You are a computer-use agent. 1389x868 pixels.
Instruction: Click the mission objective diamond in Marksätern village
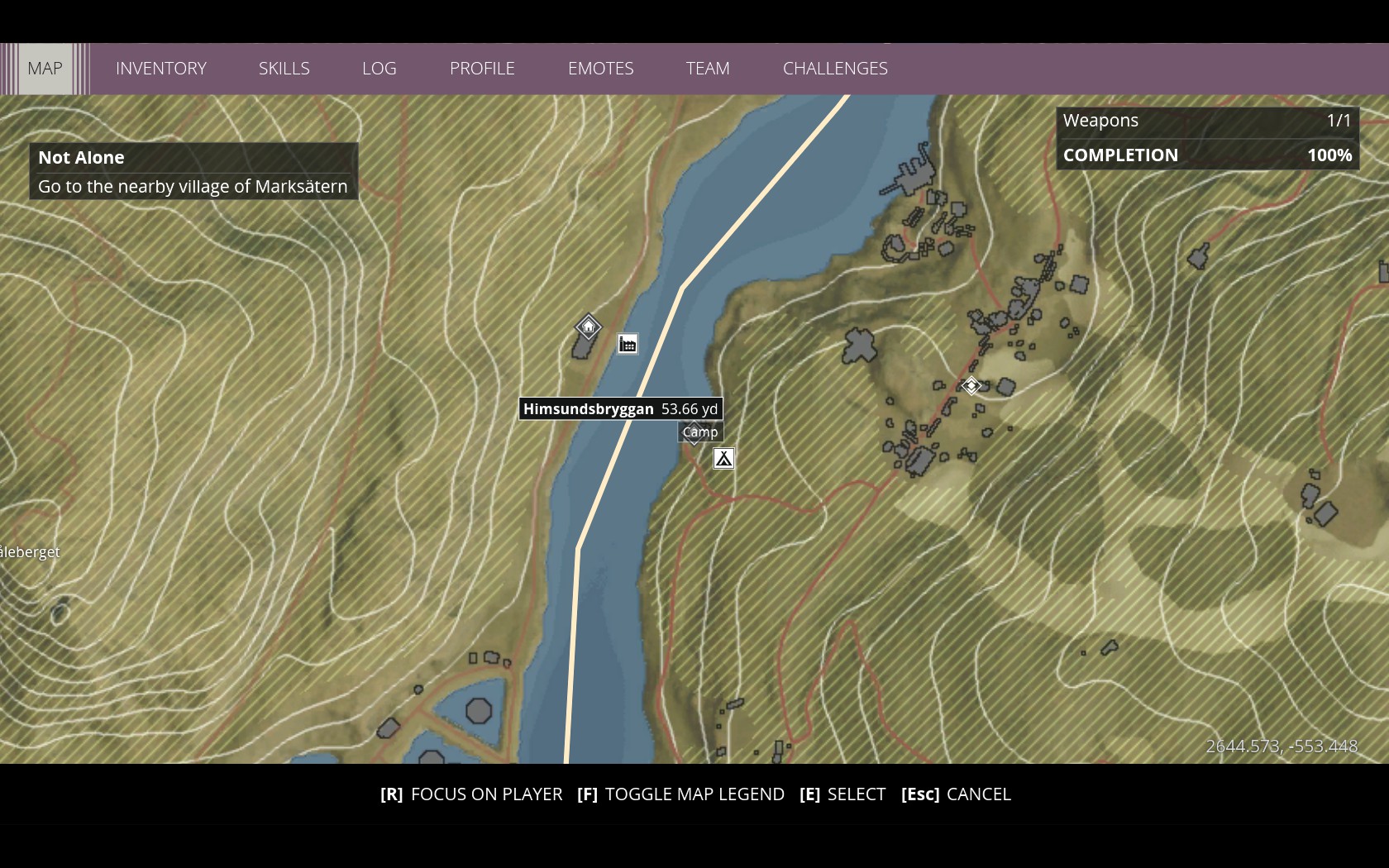971,385
